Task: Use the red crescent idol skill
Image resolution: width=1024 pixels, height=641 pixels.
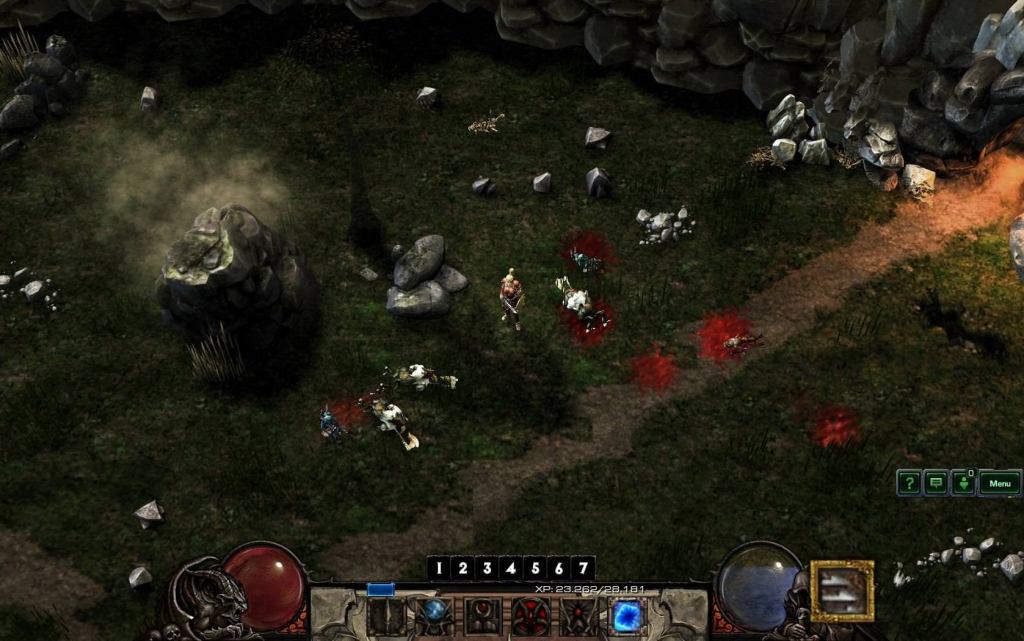Action: click(x=482, y=616)
